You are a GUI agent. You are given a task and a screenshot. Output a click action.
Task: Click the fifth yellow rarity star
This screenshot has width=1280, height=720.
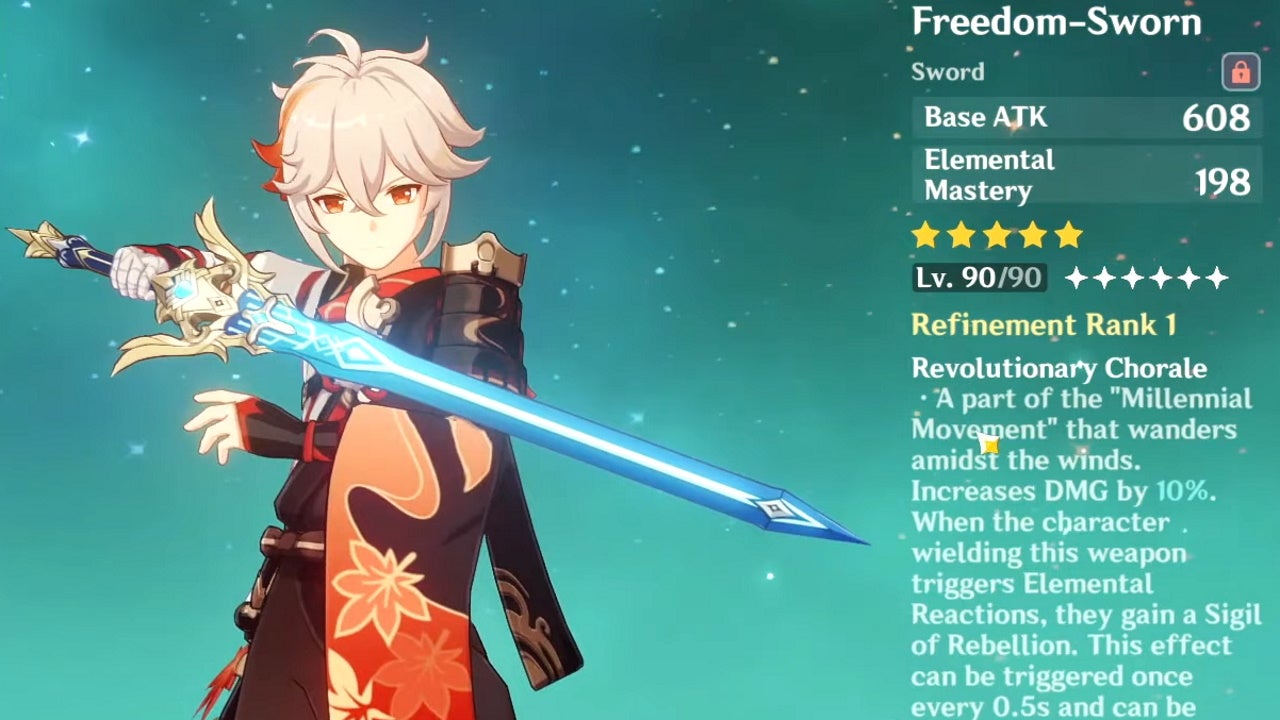pyautogui.click(x=1068, y=234)
